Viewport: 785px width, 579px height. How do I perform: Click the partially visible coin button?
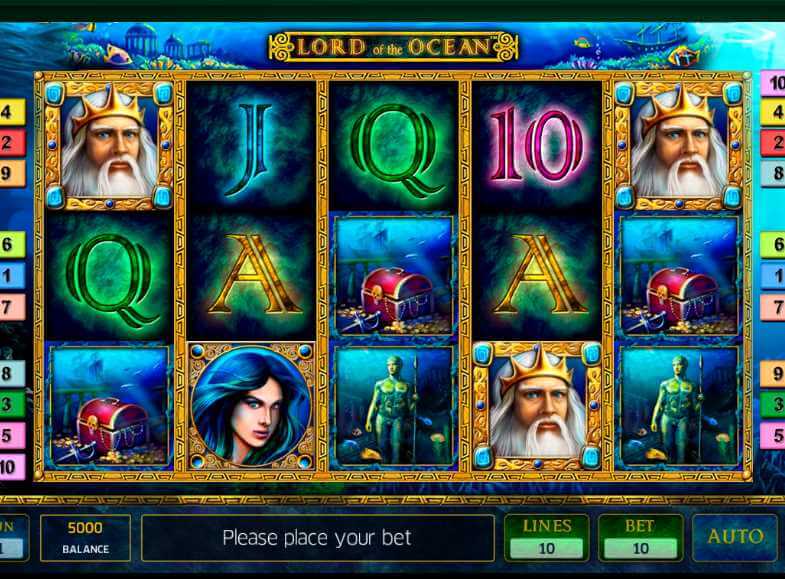(12, 537)
